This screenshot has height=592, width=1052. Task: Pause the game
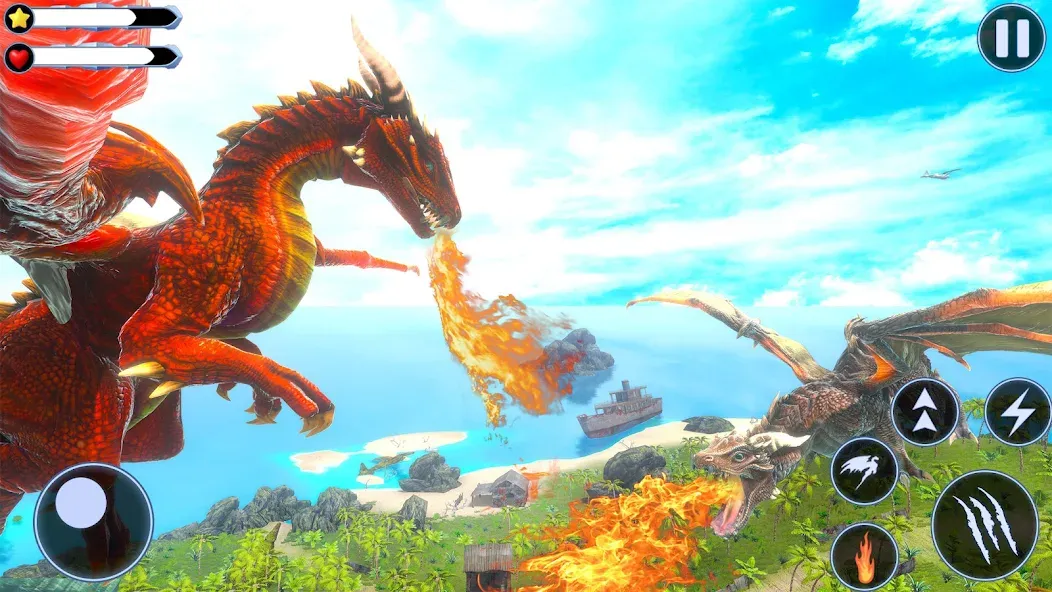(x=1010, y=38)
